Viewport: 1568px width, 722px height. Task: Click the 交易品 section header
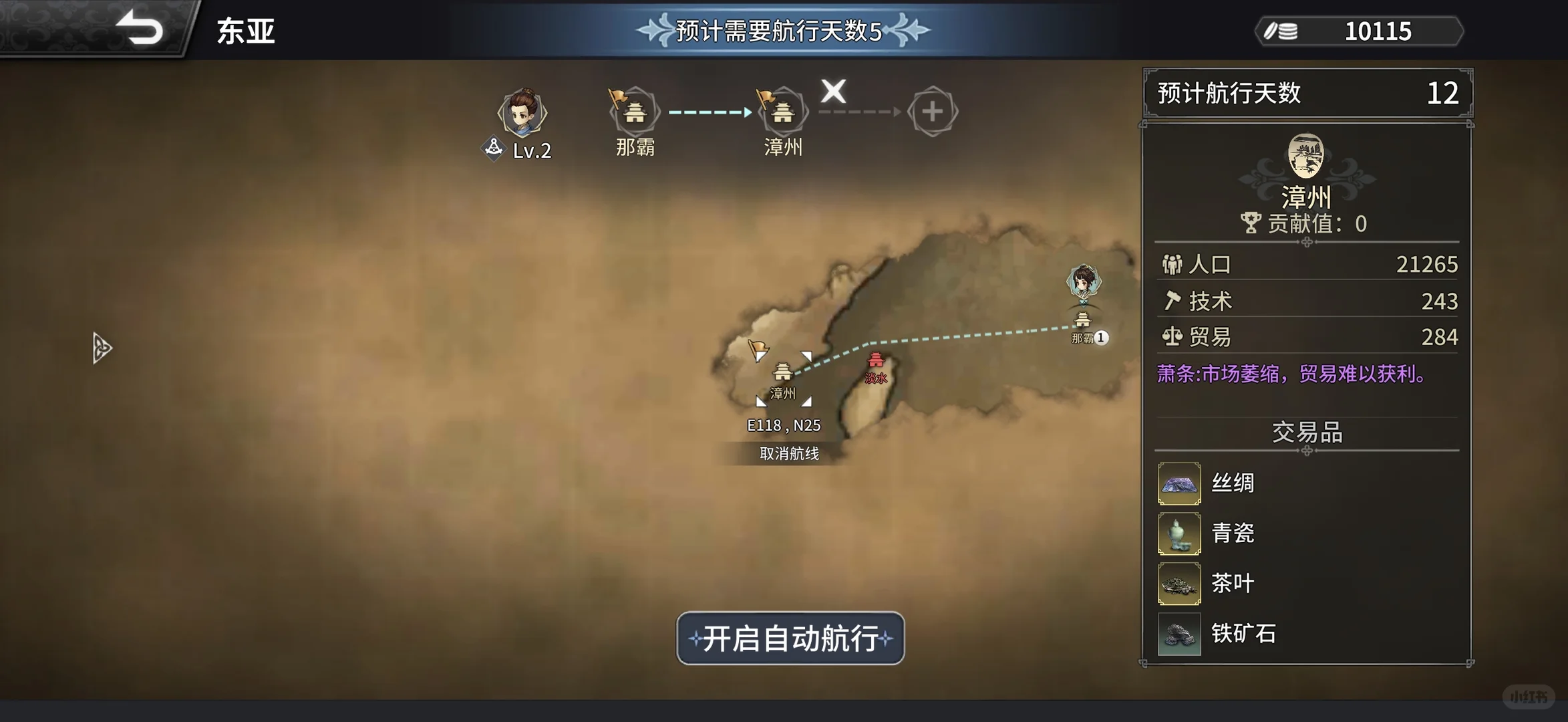pos(1307,433)
